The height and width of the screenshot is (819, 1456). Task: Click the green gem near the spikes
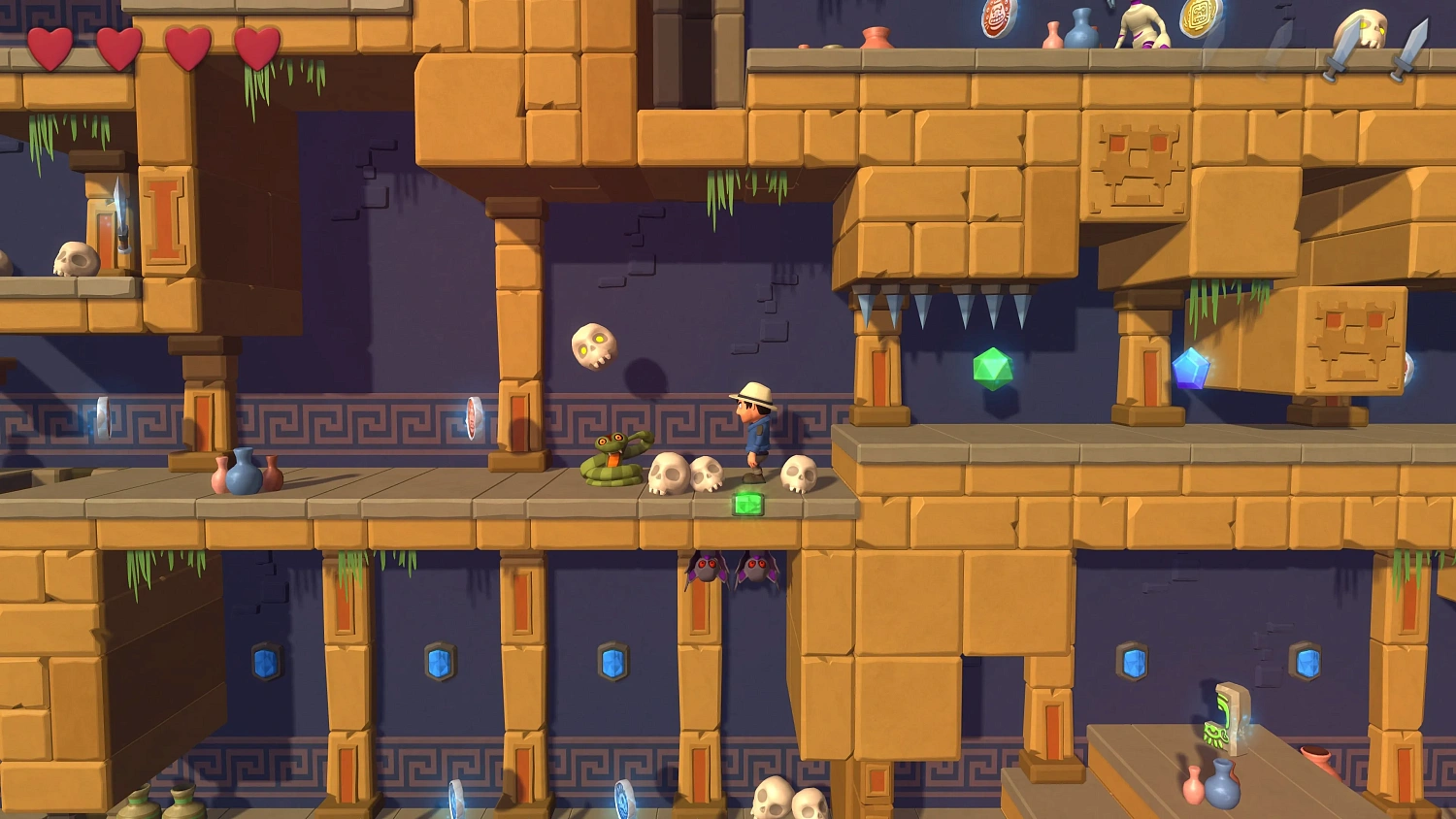pos(994,366)
